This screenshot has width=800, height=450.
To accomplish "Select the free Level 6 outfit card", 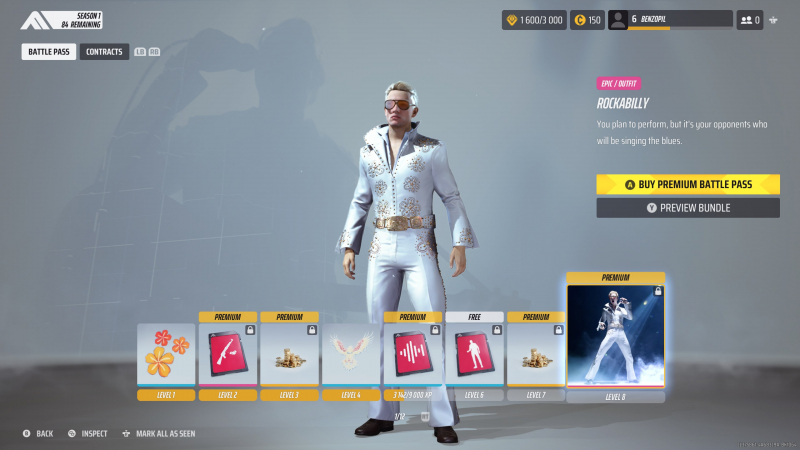I will [x=475, y=355].
